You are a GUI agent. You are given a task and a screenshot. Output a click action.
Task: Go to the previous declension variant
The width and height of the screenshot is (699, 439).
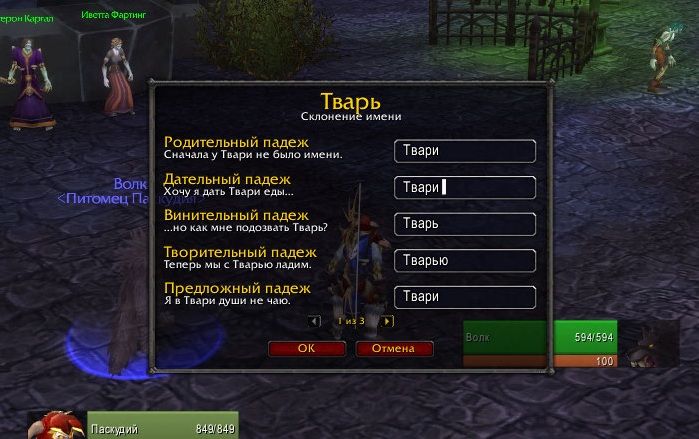click(314, 322)
